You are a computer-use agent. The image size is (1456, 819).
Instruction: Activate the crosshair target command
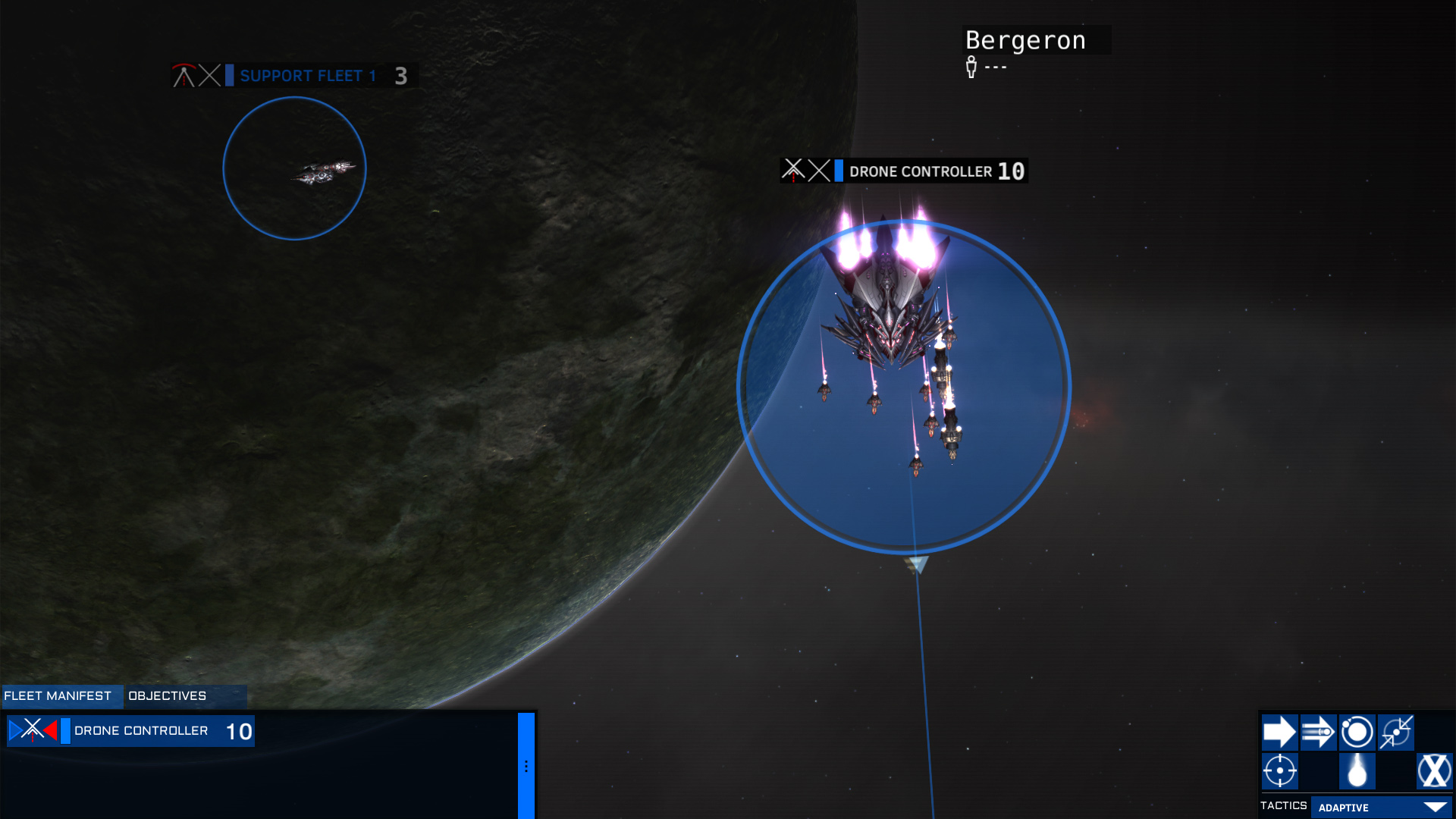(1279, 771)
